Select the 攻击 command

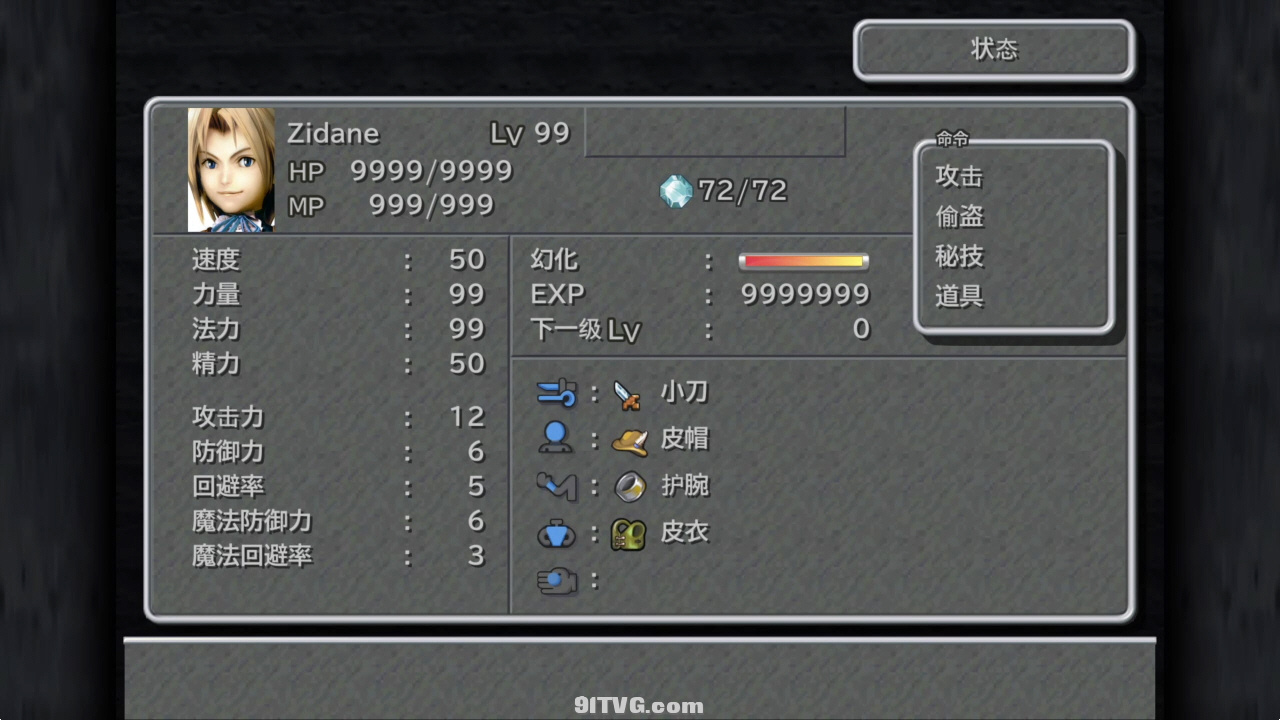(959, 177)
